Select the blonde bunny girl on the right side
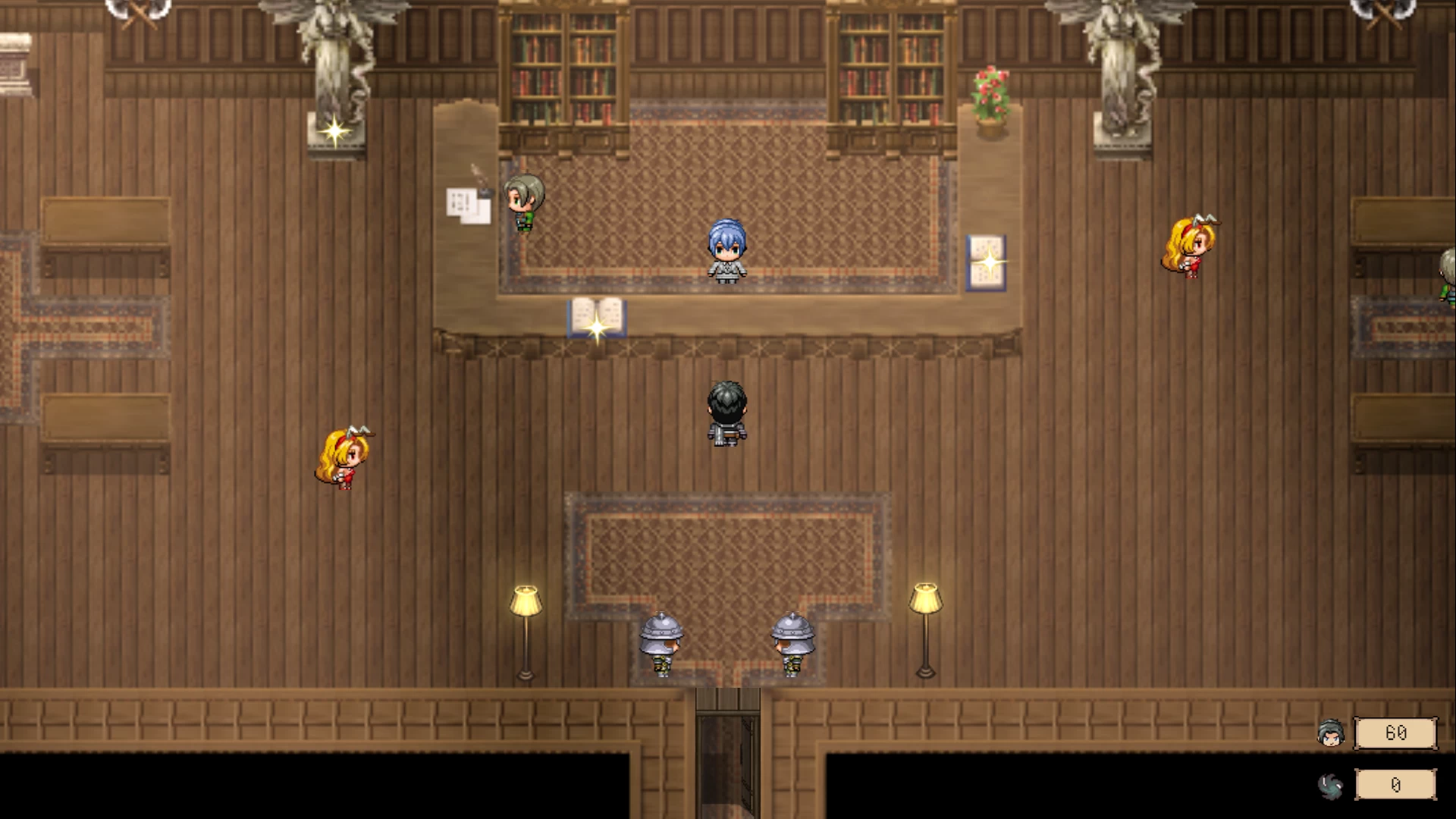1456x819 pixels. (x=1189, y=246)
